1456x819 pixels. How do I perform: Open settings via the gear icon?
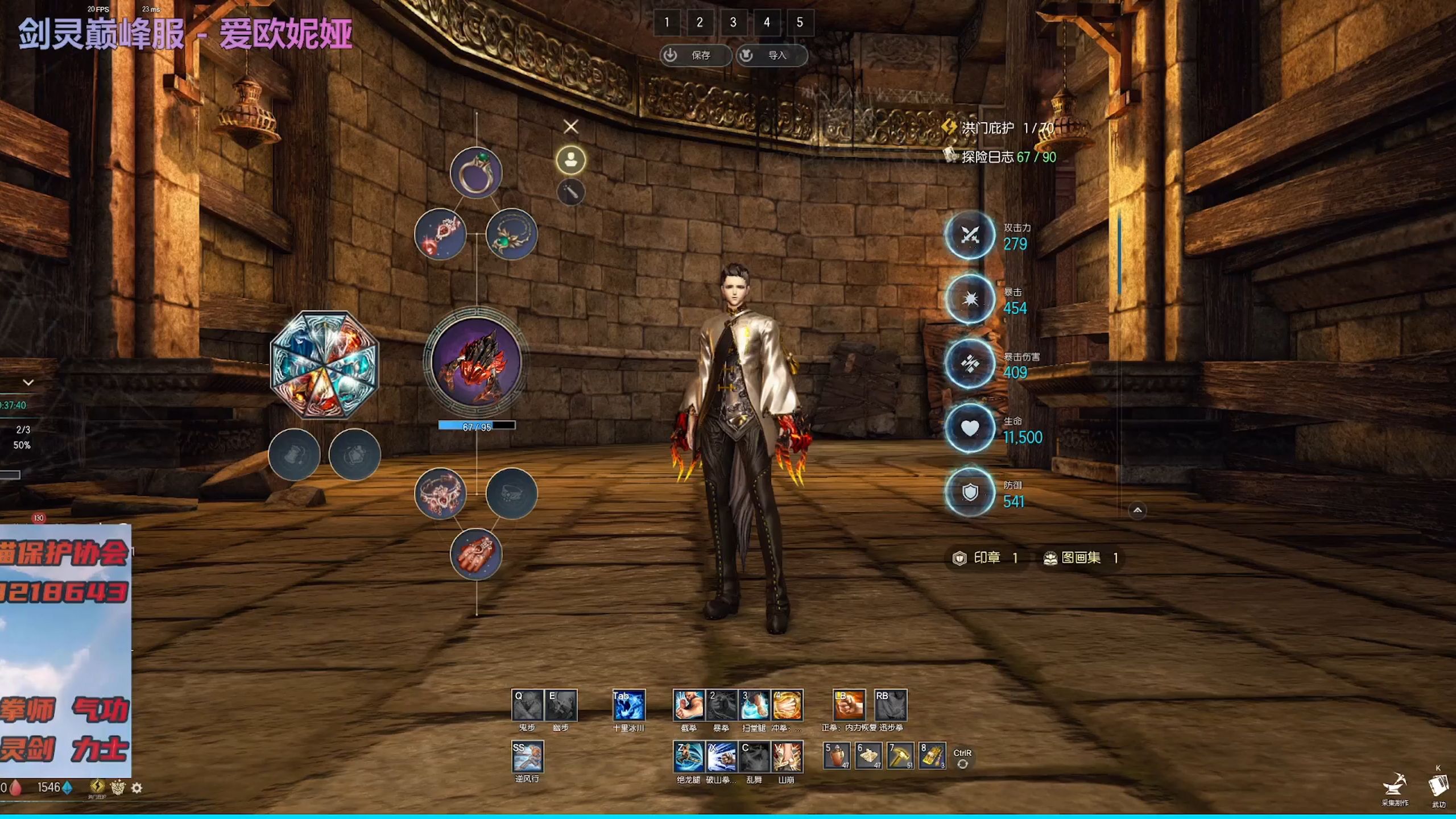click(136, 788)
